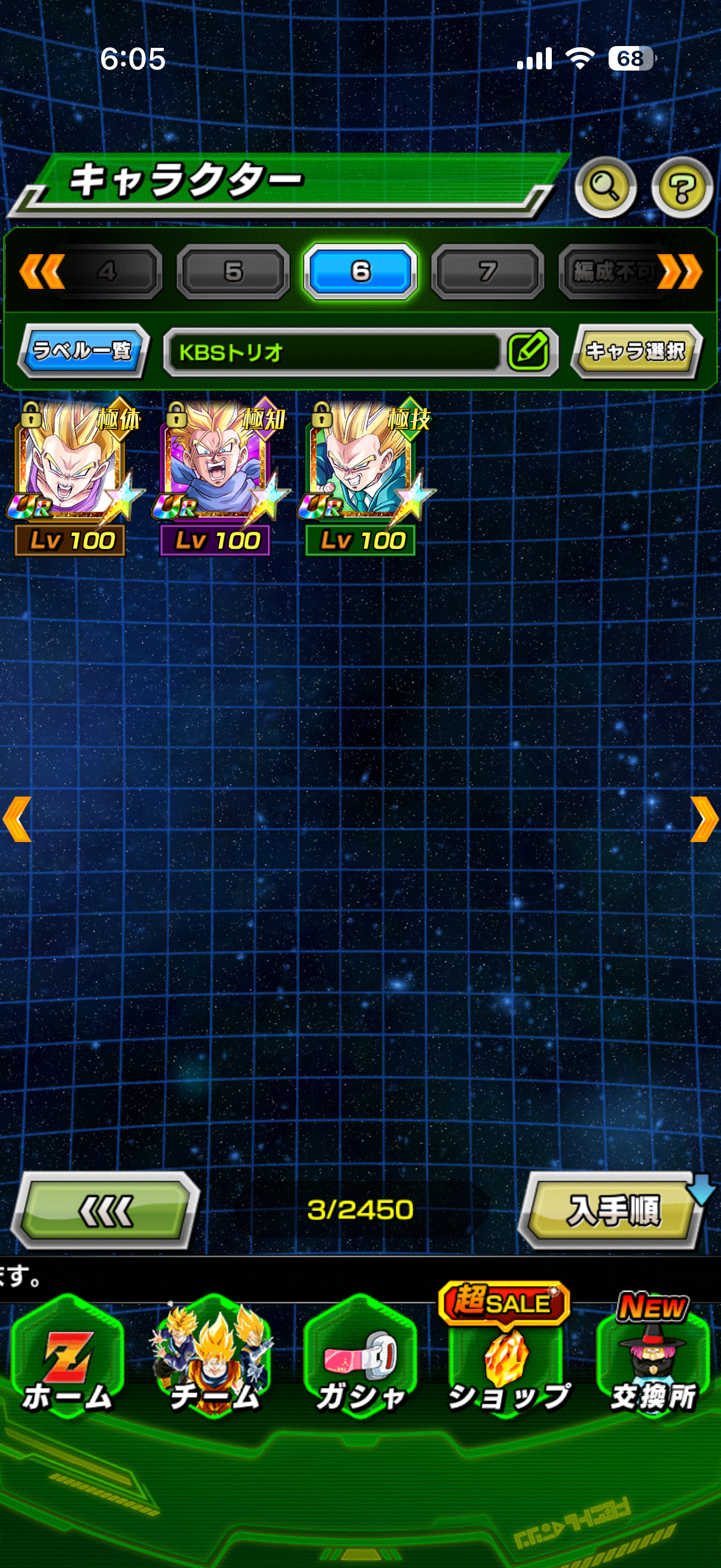
Task: Tap the question mark help button
Action: (682, 187)
